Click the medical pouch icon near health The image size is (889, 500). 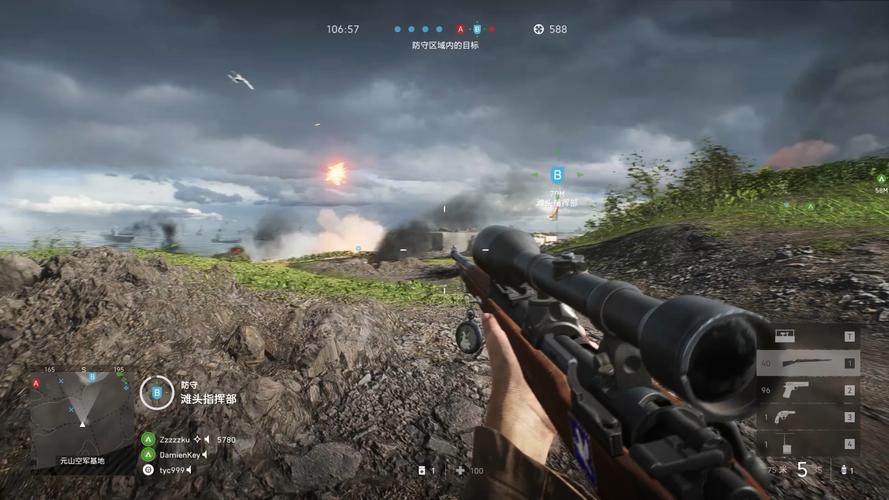pos(421,470)
